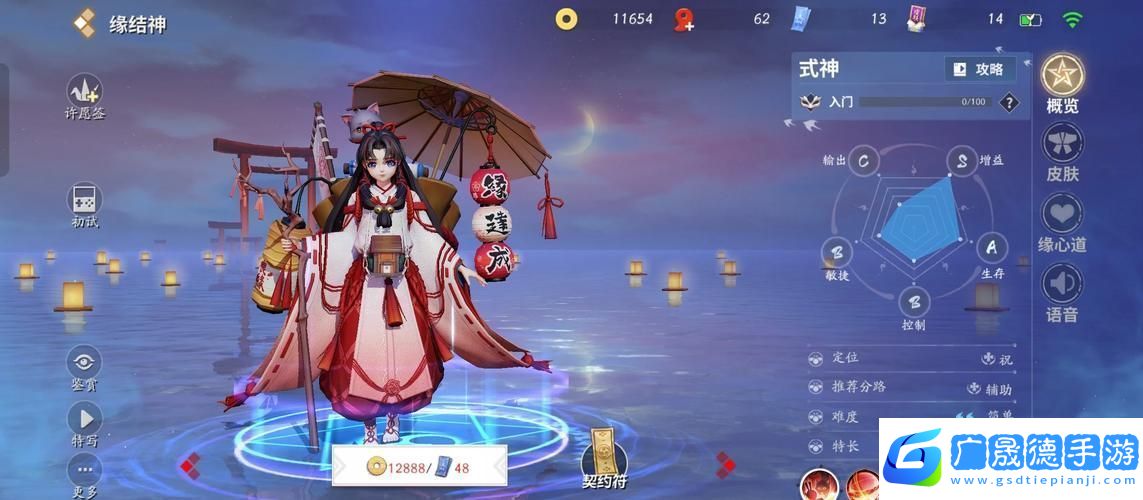Purchase shikigami for 12888 coins or 48 tickets
This screenshot has height=500, width=1143.
coord(419,466)
